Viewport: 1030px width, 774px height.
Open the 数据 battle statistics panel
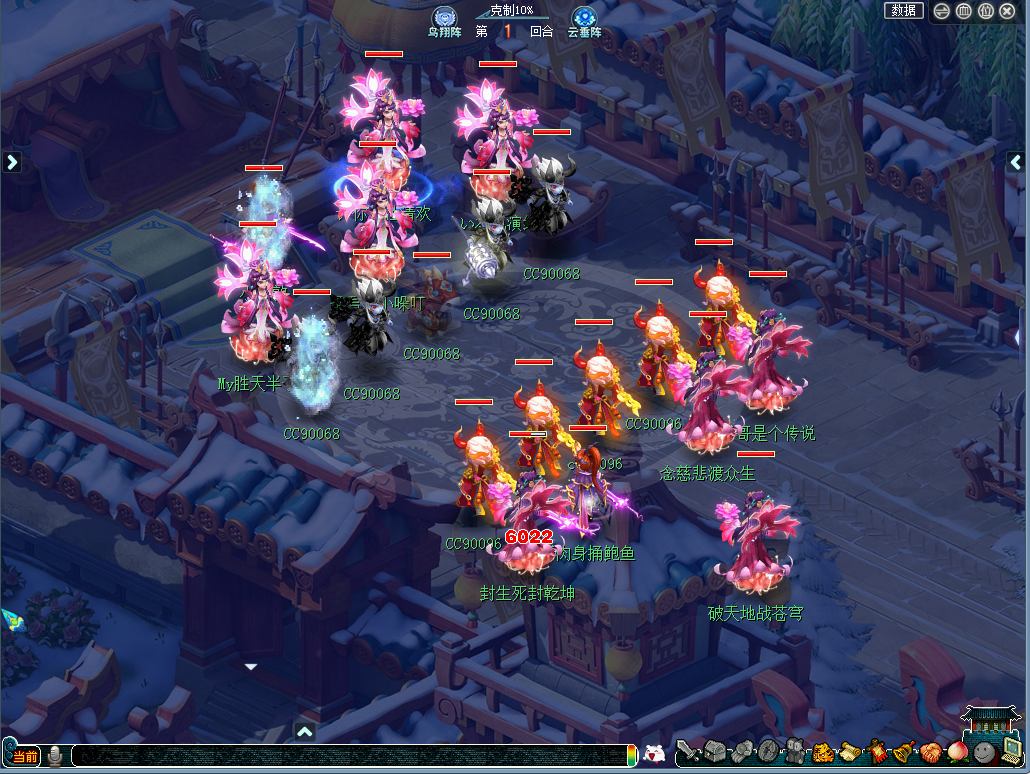(x=903, y=10)
